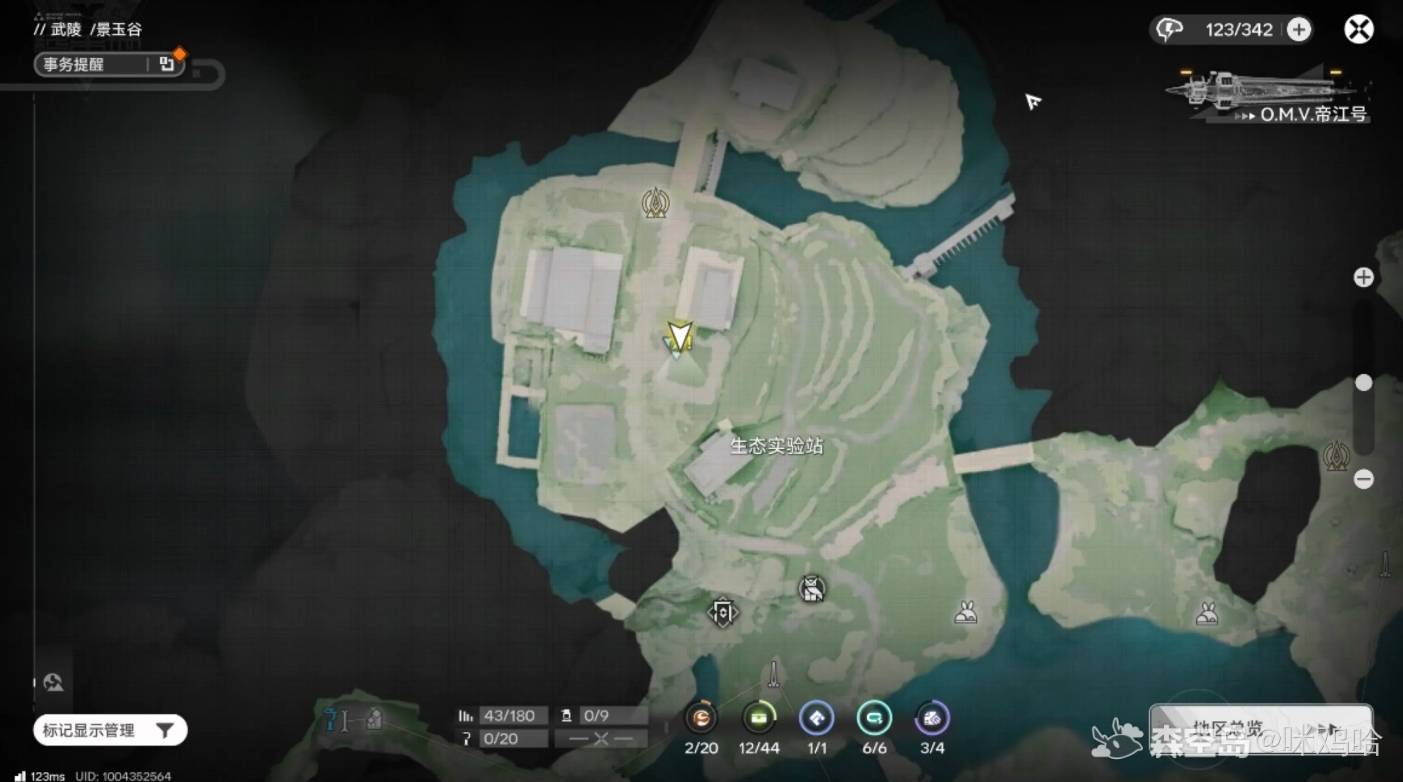Screen dimensions: 1403x782
Task: Zoom in the map with the plus button
Action: click(1363, 277)
